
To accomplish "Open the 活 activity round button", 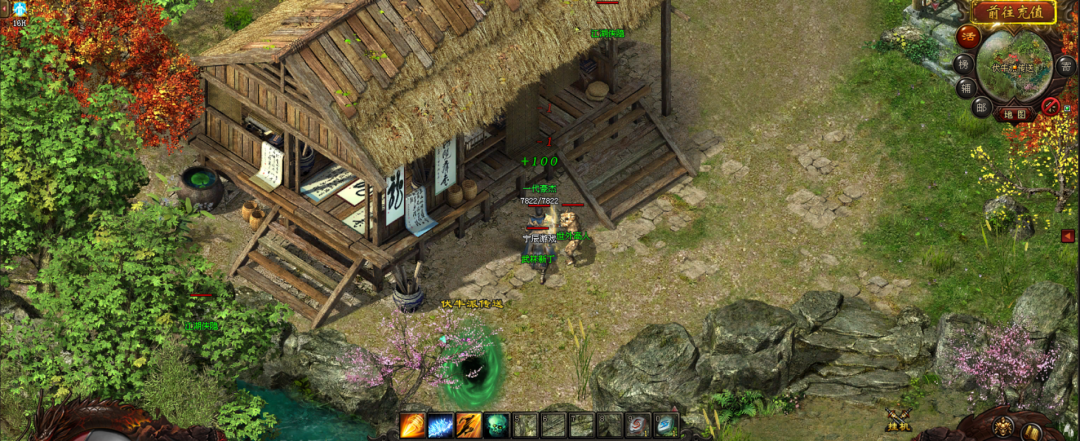I will 968,37.
